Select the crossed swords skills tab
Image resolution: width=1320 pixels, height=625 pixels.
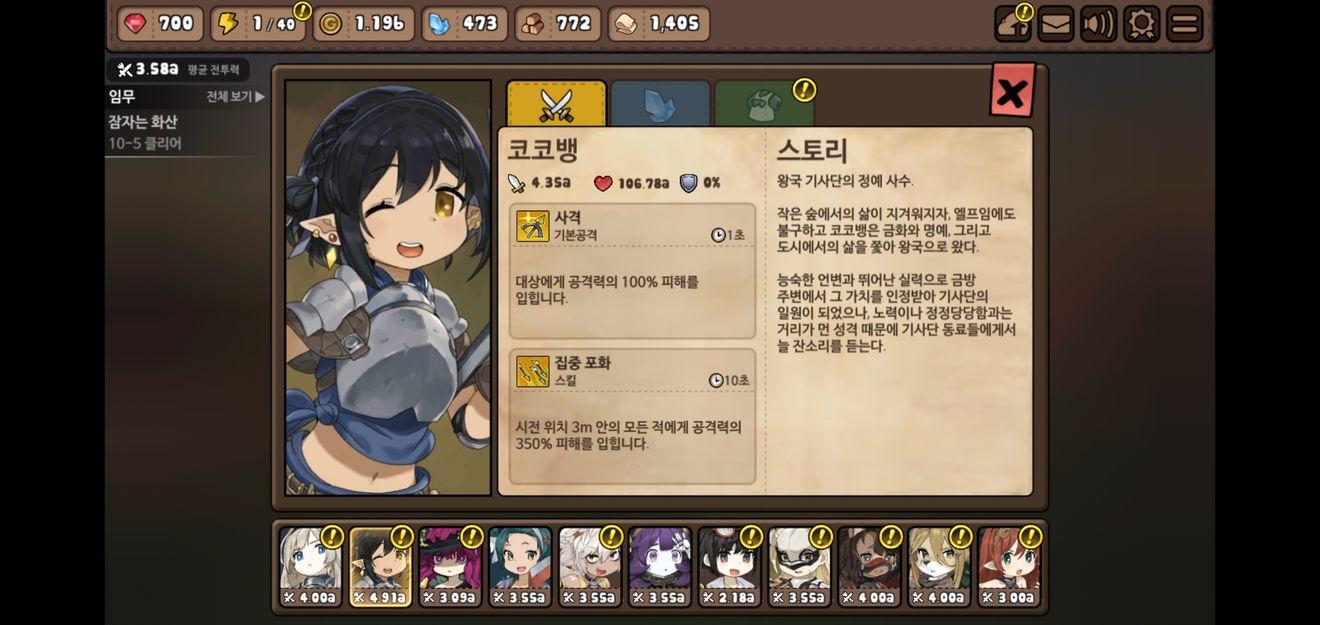[x=556, y=103]
